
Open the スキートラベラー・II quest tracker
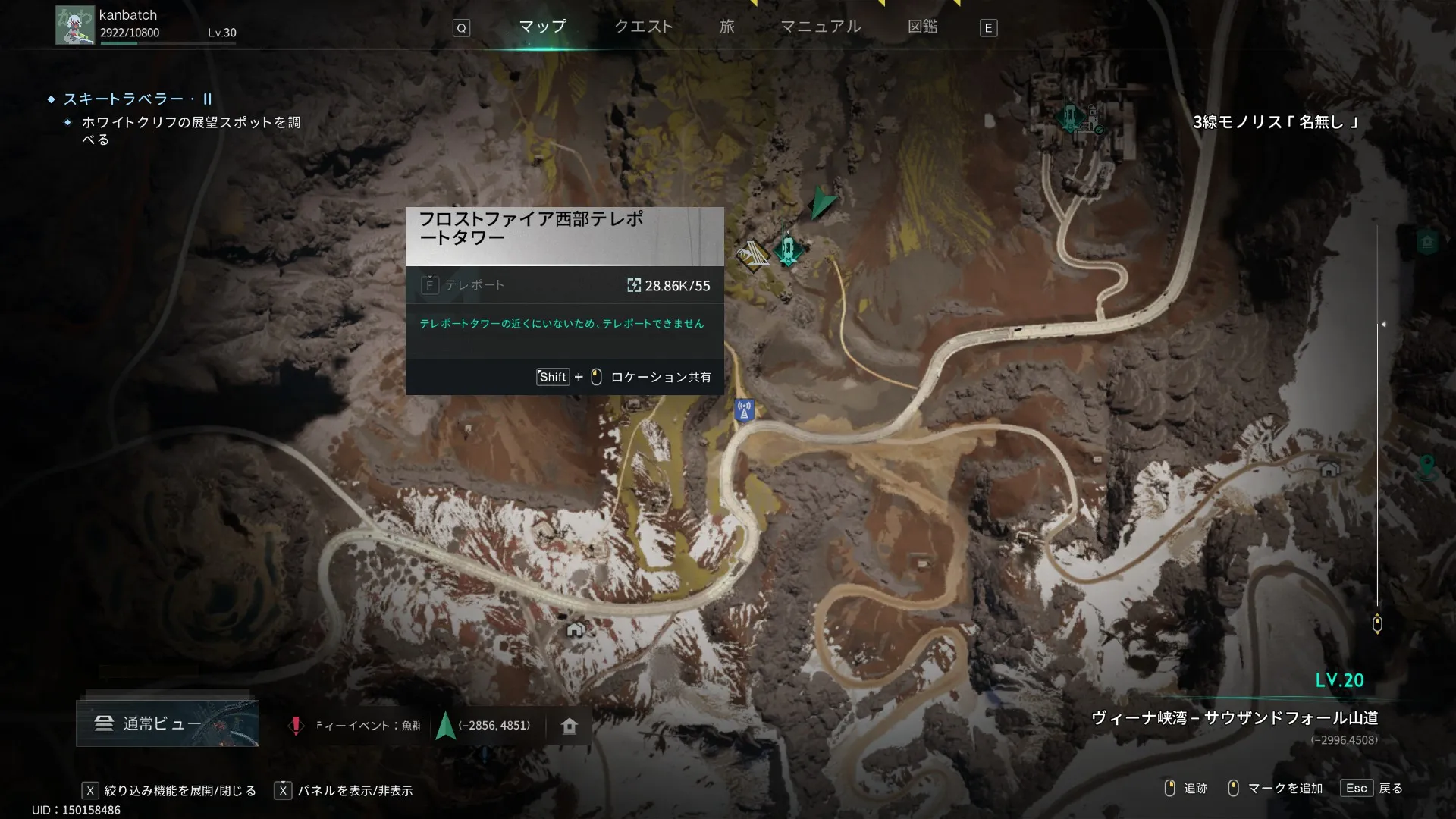click(137, 99)
